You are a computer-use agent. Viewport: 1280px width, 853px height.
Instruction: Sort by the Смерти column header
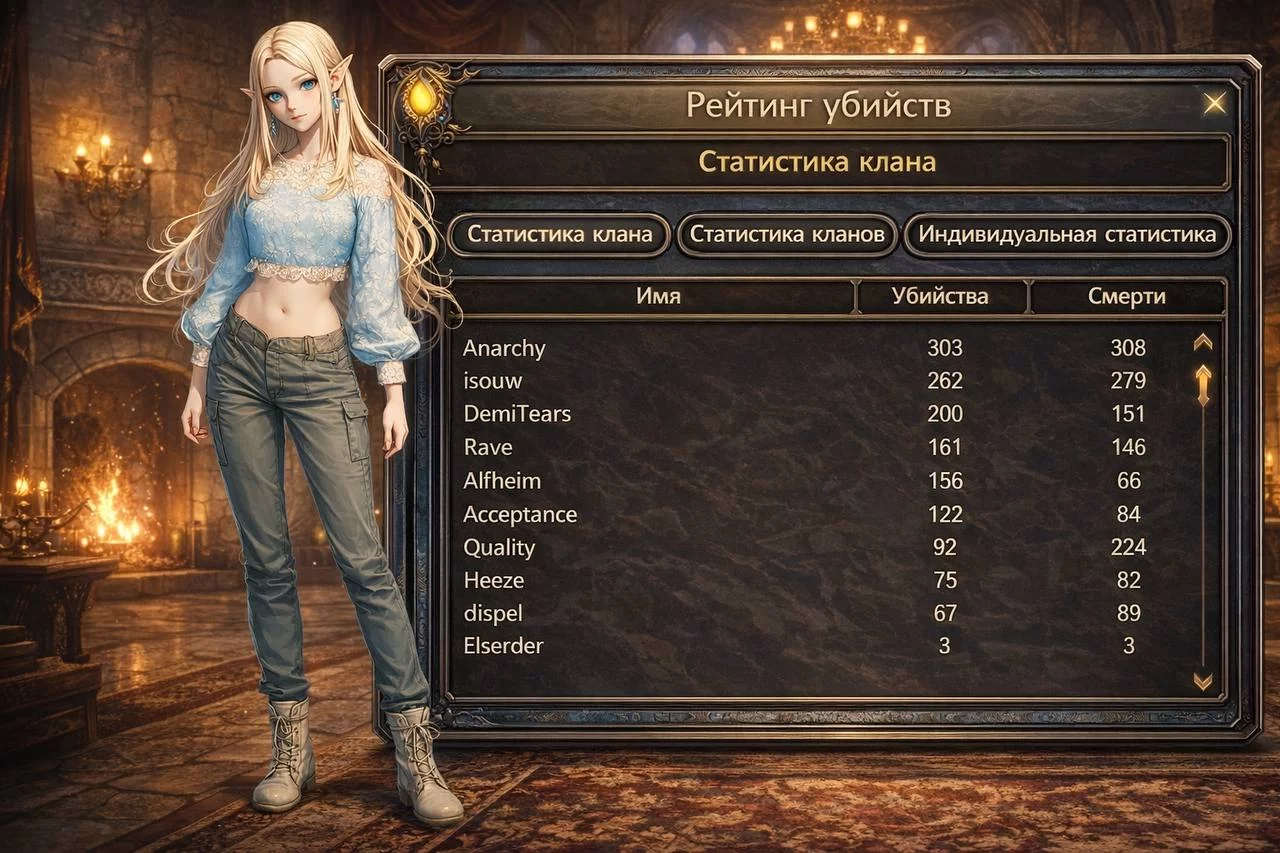(x=1126, y=296)
